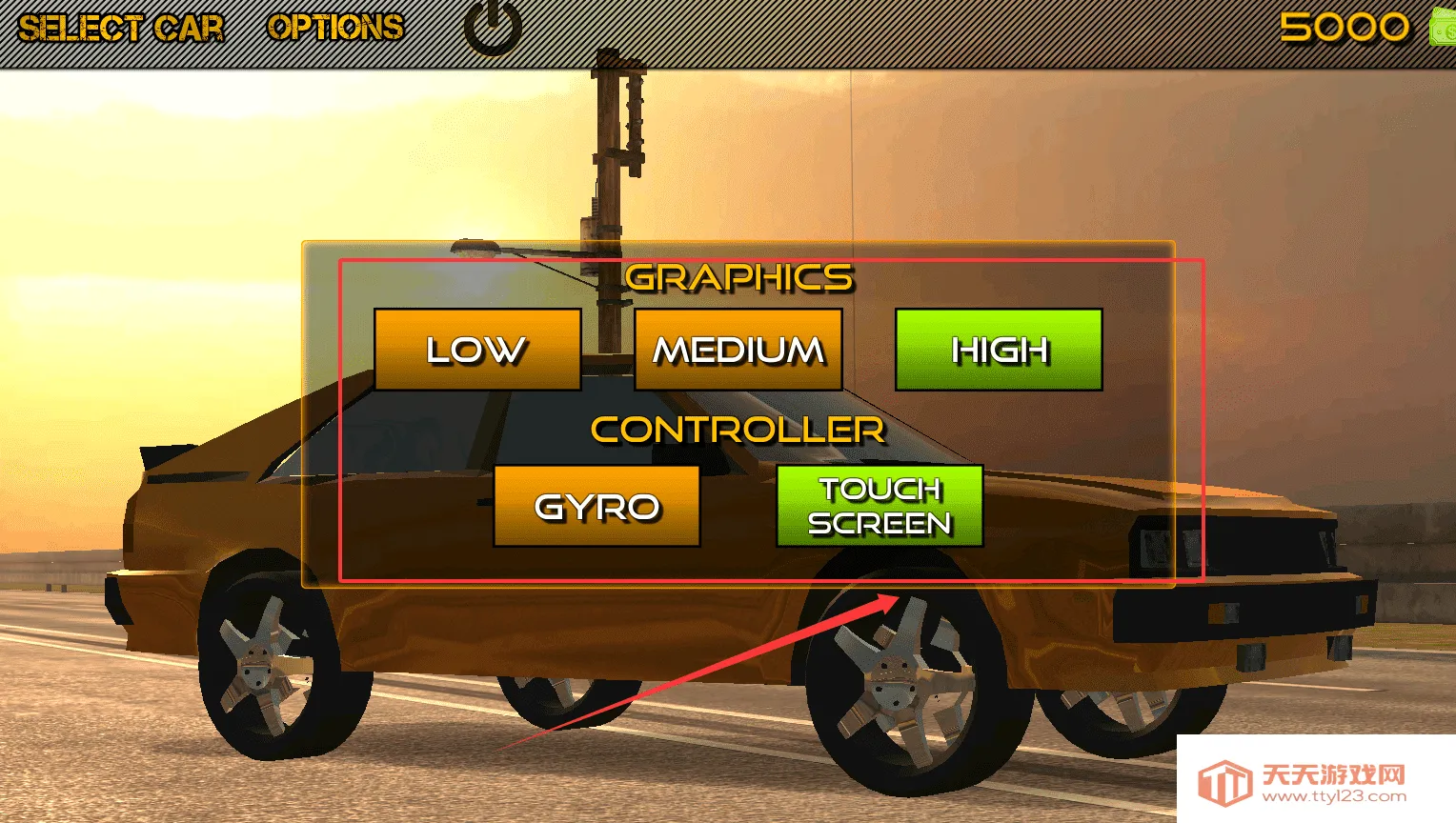Pick Touch Screen controller option
The image size is (1456, 823).
coord(880,506)
